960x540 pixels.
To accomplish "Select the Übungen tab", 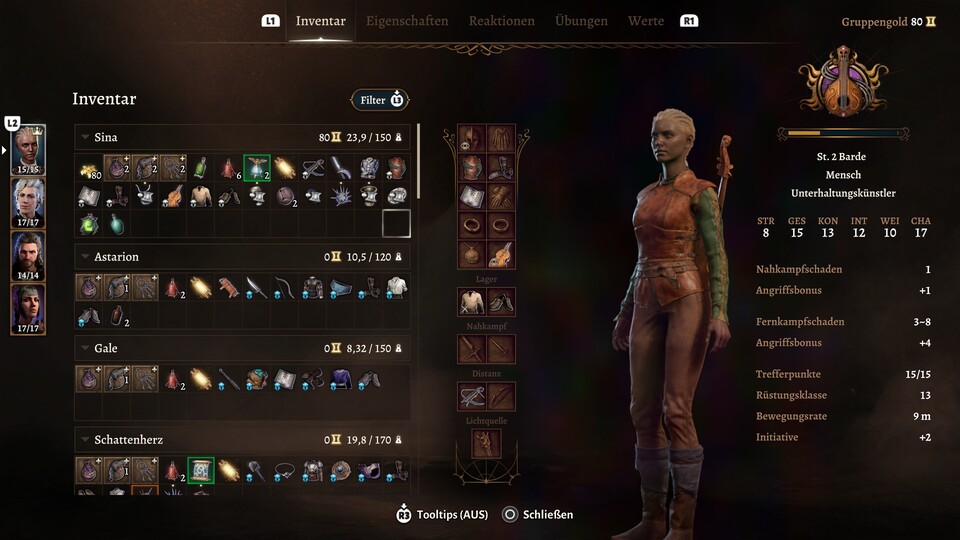I will pyautogui.click(x=581, y=21).
